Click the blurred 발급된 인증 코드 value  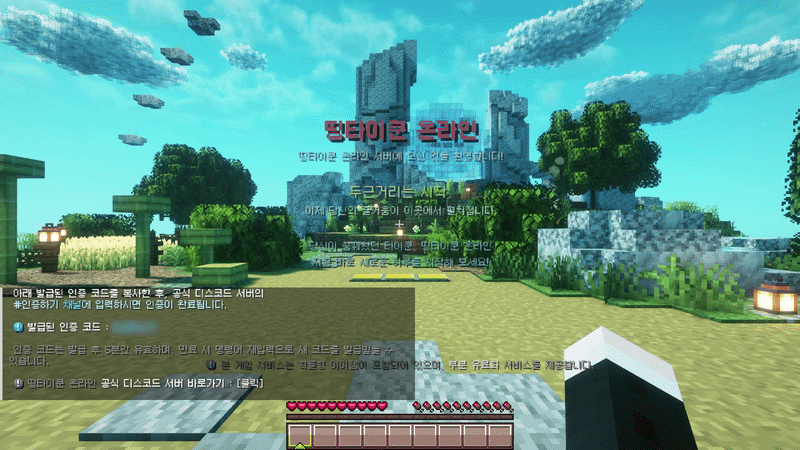point(136,327)
